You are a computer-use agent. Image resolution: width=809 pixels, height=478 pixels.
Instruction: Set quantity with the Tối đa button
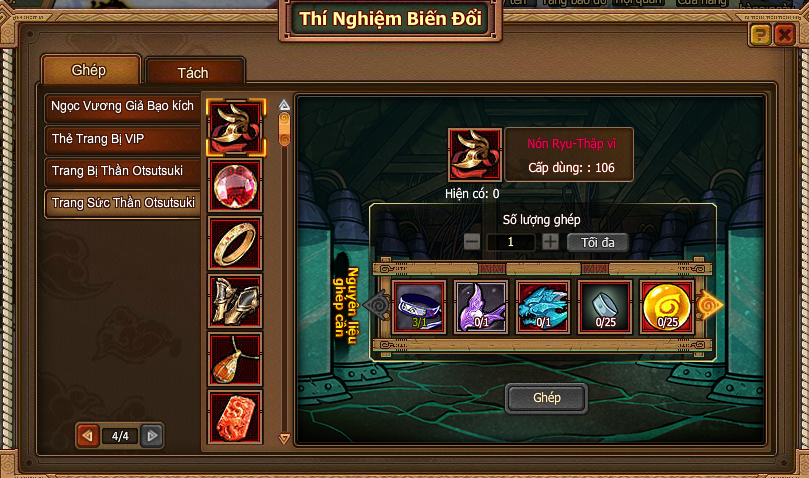click(x=597, y=242)
